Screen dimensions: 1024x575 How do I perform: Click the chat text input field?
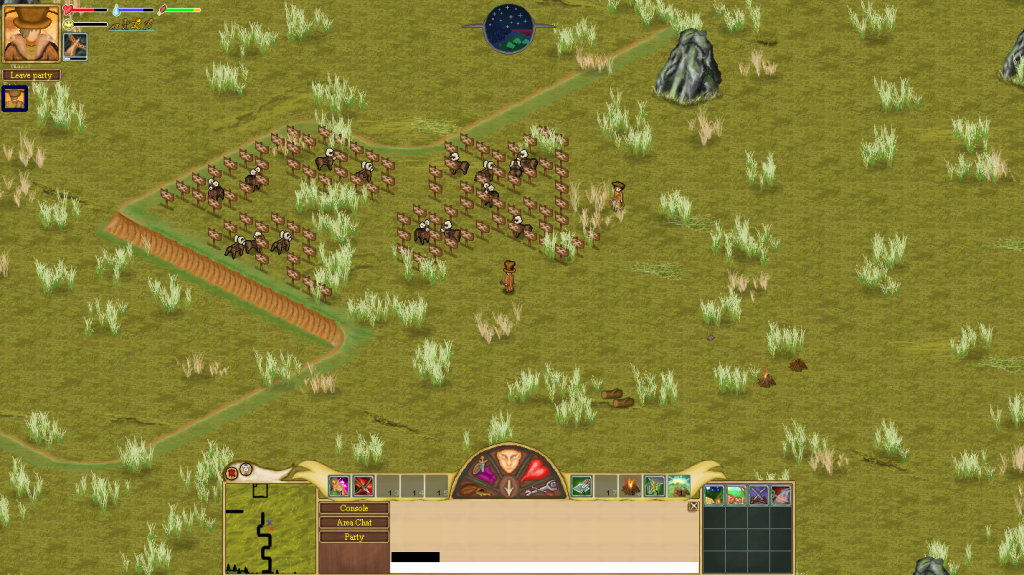click(x=544, y=567)
